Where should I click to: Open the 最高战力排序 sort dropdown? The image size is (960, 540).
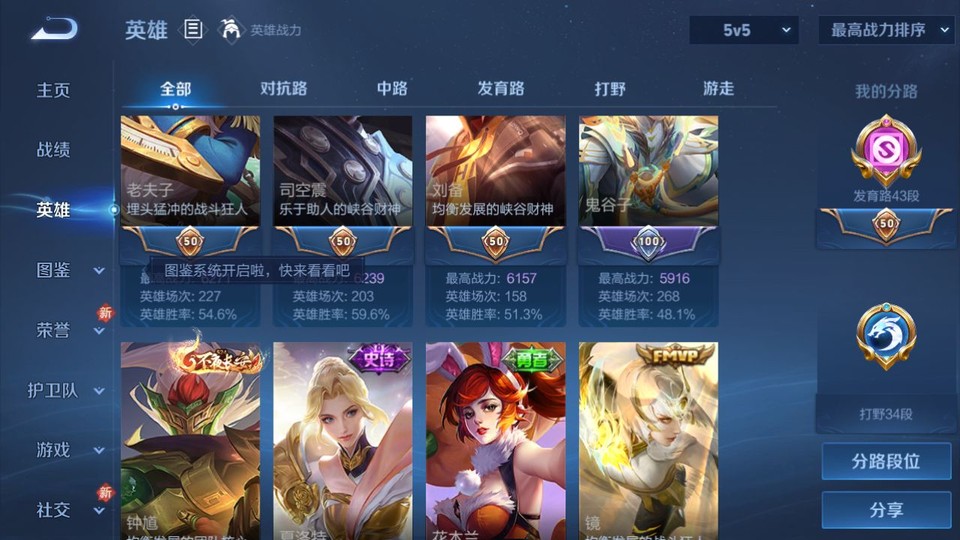point(885,31)
